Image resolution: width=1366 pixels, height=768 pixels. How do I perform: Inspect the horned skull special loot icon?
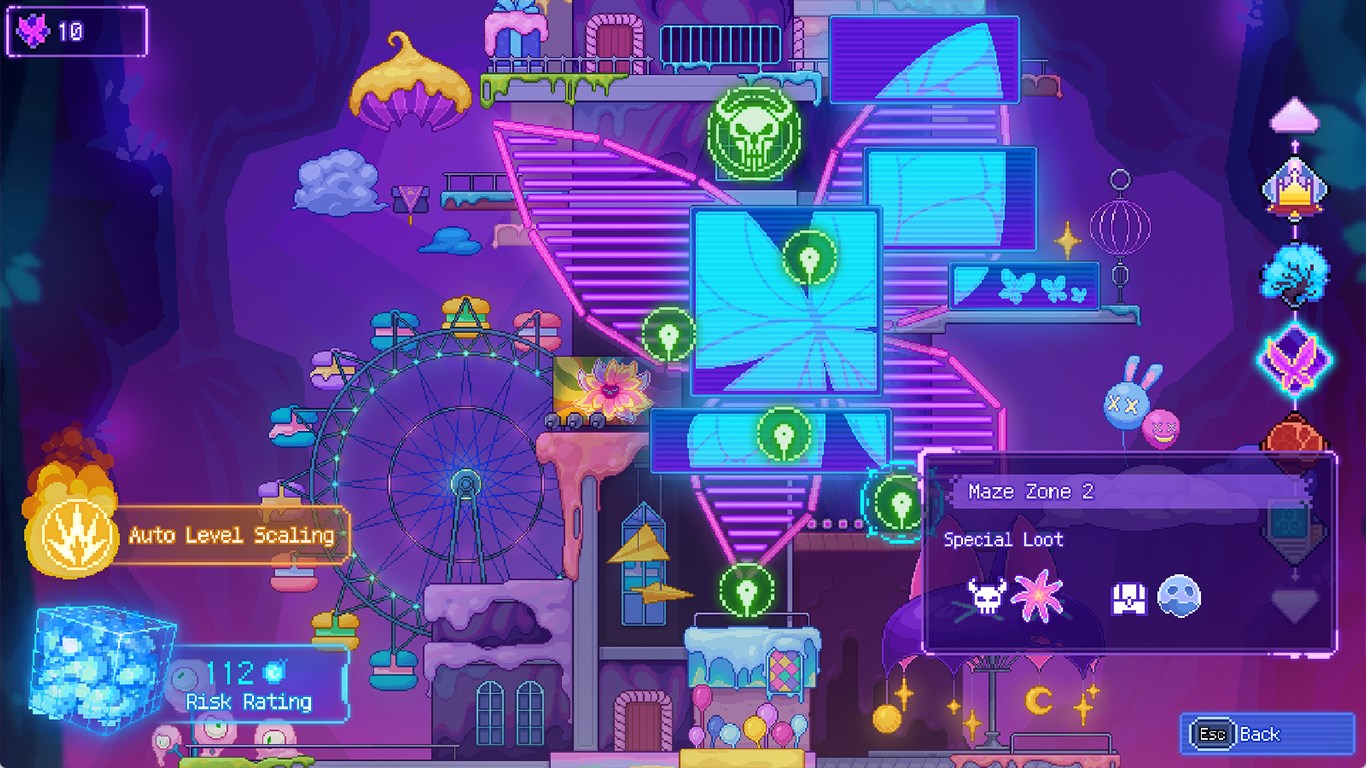(x=986, y=597)
